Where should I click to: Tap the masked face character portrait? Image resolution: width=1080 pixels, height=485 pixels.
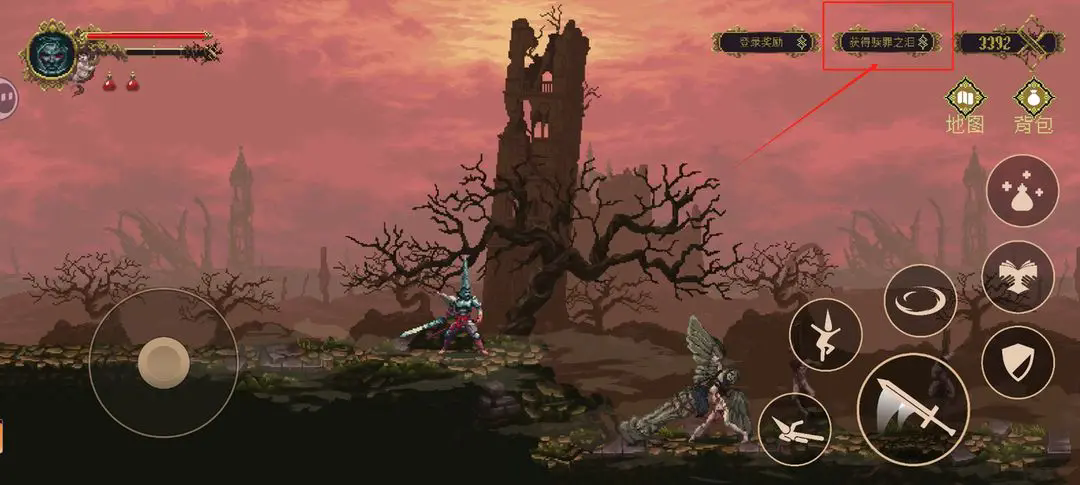(x=50, y=55)
